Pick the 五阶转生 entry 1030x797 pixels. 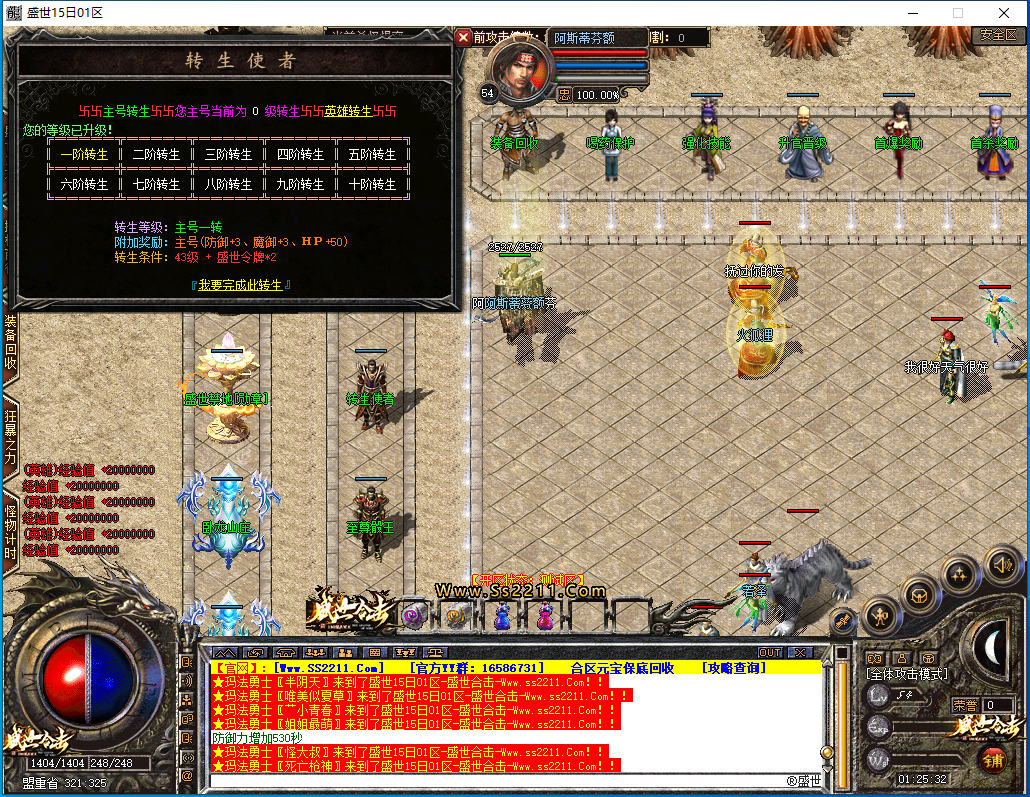(372, 155)
